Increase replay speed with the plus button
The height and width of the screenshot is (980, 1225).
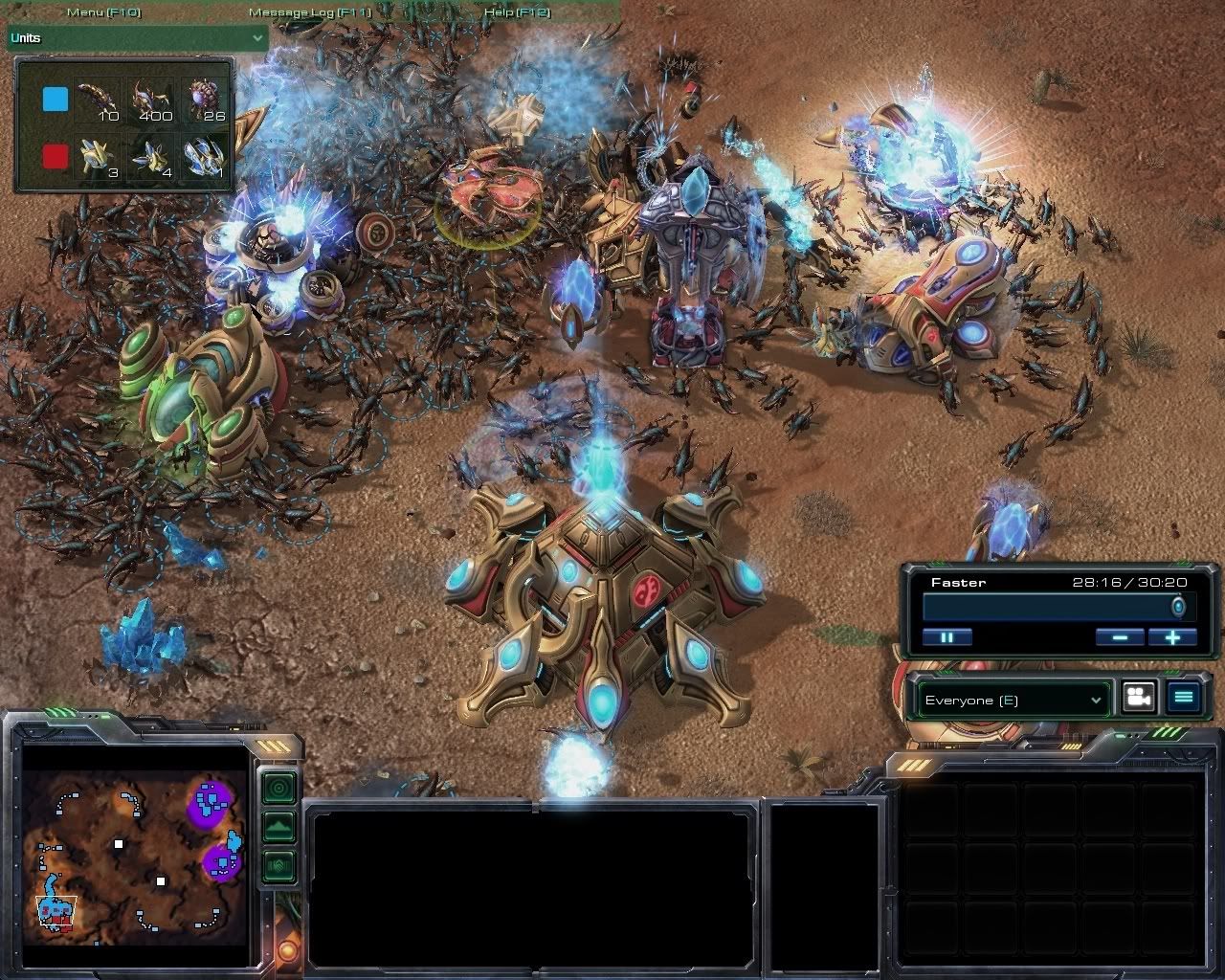pyautogui.click(x=1171, y=636)
